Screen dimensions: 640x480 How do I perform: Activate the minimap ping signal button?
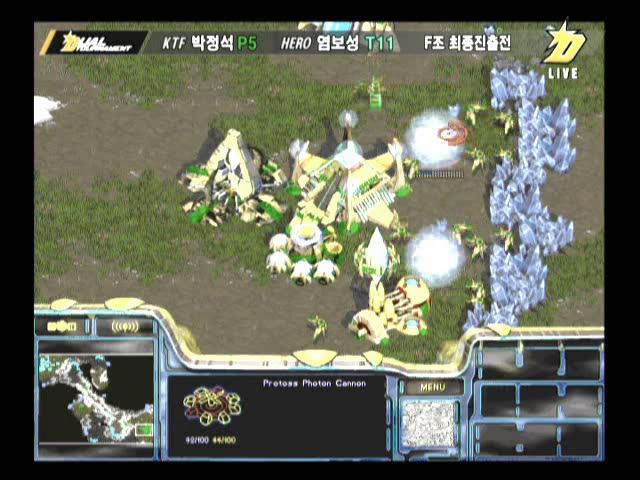[125, 326]
